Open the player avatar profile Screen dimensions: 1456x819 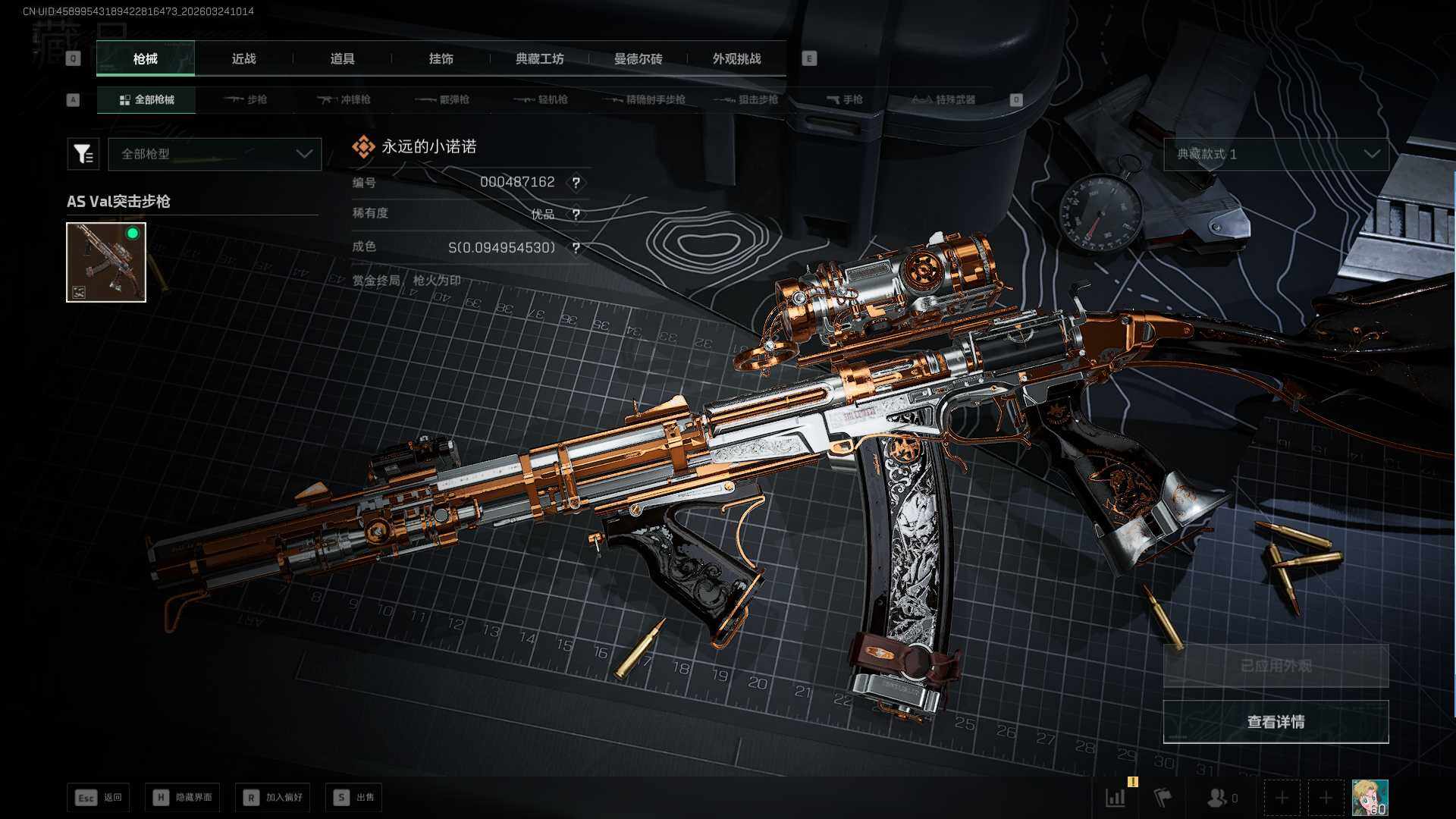tap(1370, 797)
